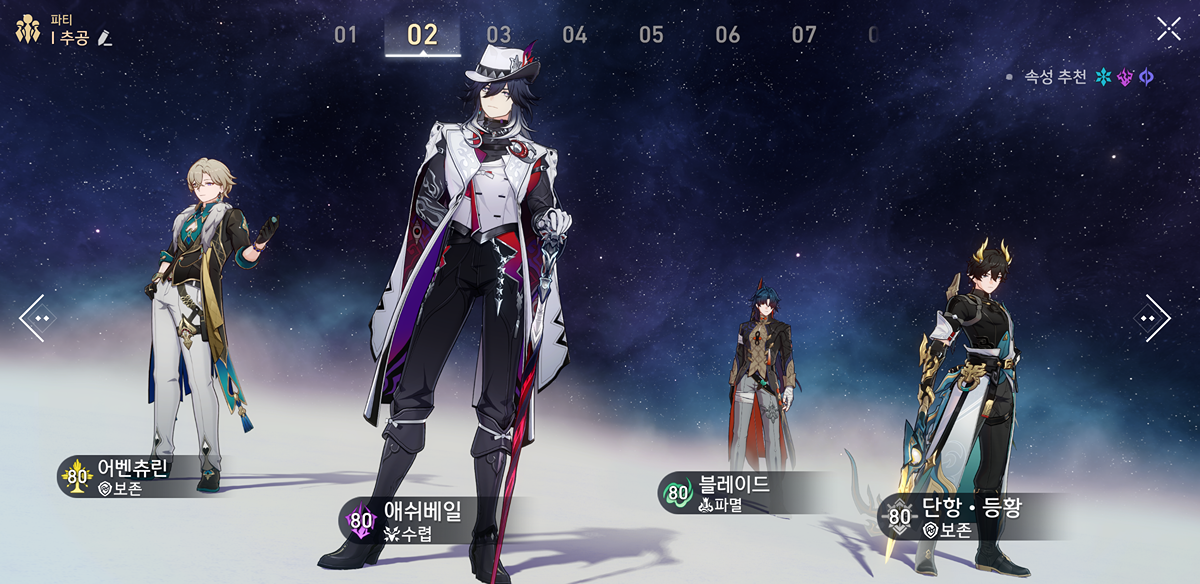Close the party setup screen

click(1168, 29)
